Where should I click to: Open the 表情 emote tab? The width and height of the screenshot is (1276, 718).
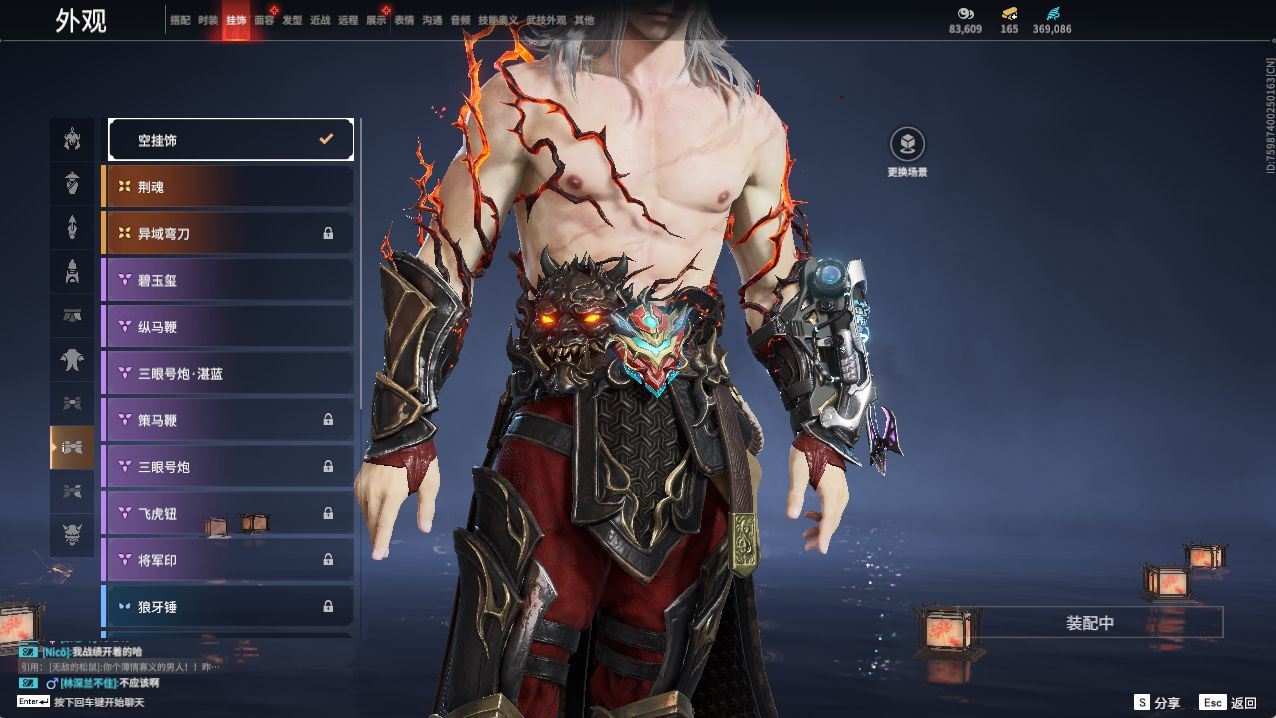404,20
